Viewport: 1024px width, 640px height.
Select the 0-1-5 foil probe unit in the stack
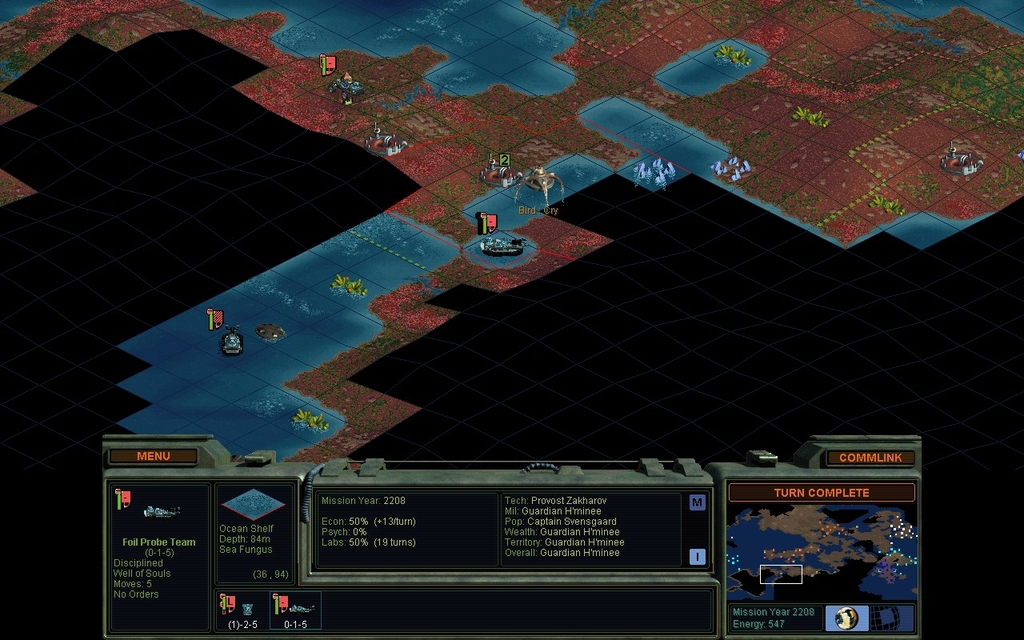tap(296, 610)
